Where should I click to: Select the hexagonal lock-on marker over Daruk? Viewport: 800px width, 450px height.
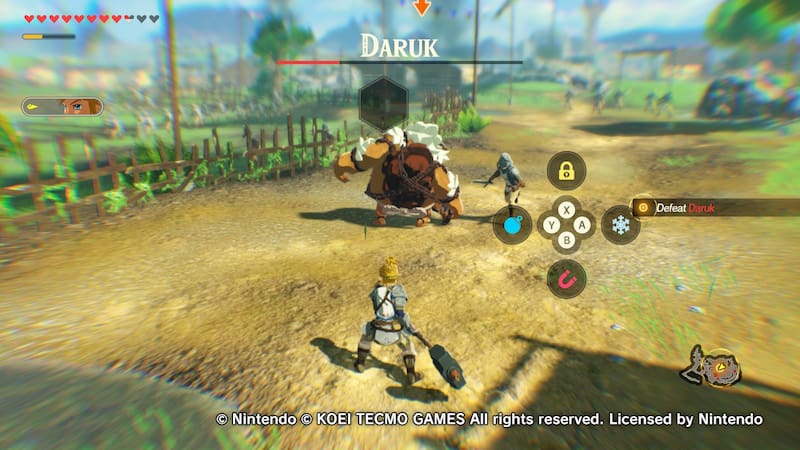click(x=383, y=102)
